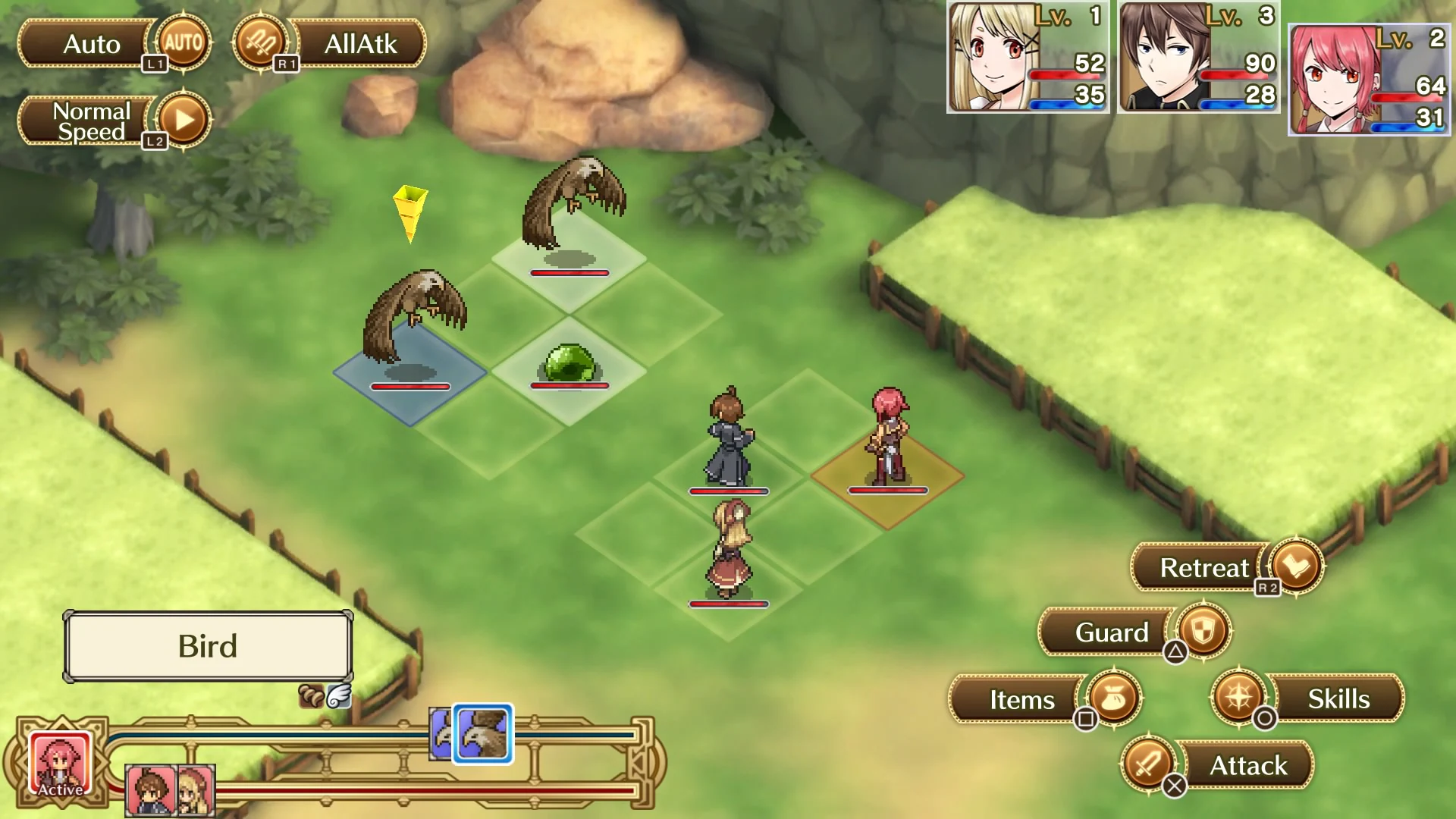1456x819 pixels.
Task: Select the shield Guard icon
Action: click(1202, 632)
